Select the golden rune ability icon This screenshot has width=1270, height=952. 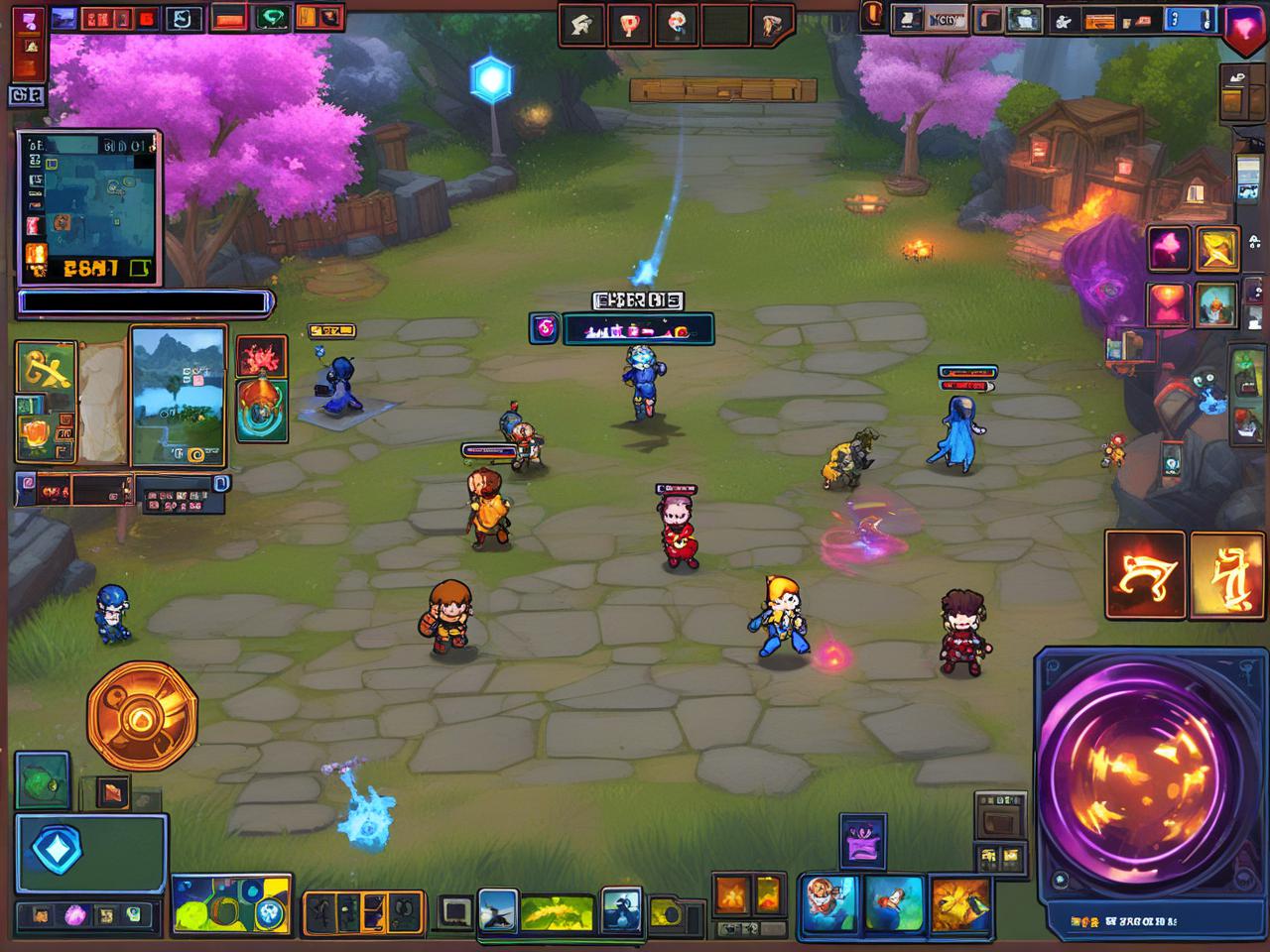[x=46, y=368]
